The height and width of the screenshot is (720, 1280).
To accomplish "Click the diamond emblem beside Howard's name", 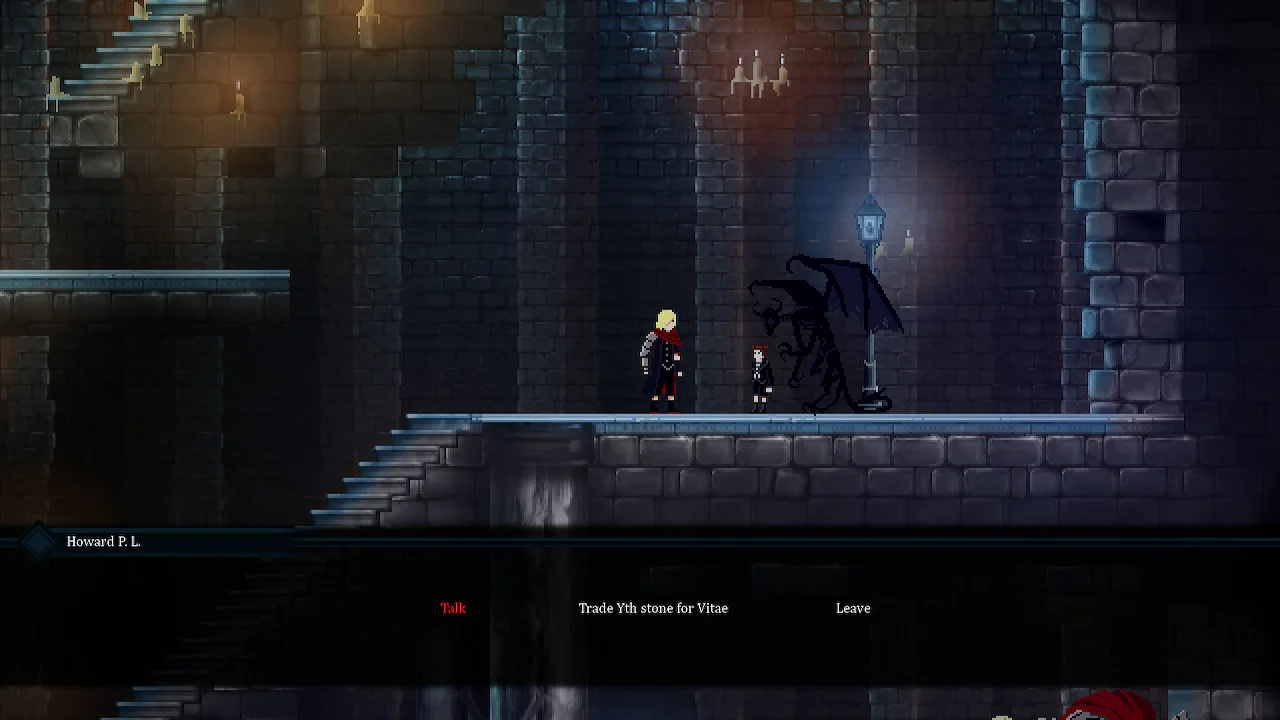I will pyautogui.click(x=38, y=541).
